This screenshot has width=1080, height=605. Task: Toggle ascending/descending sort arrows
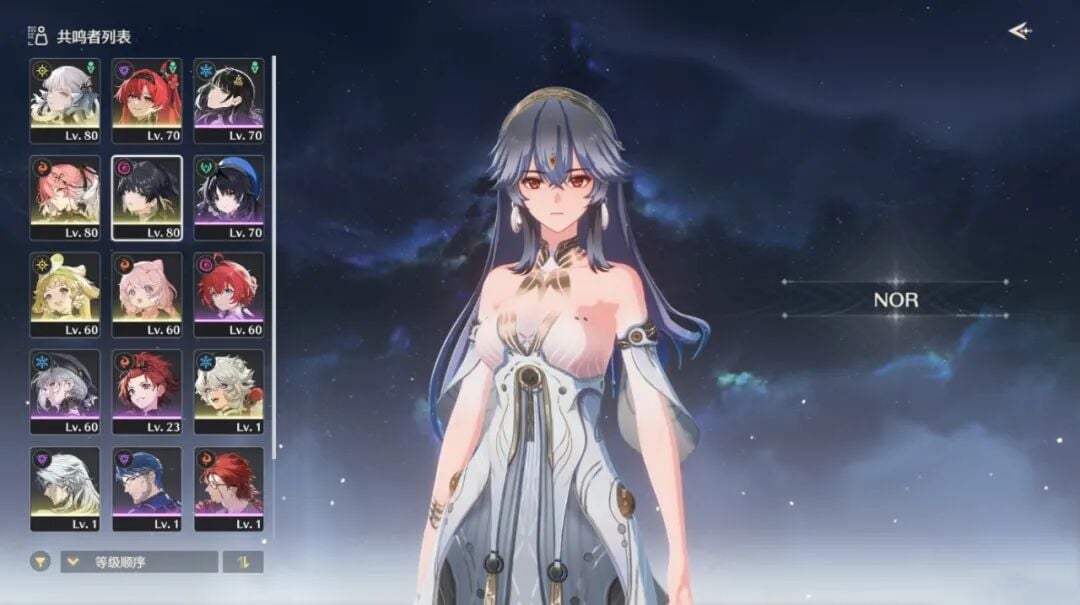point(242,562)
